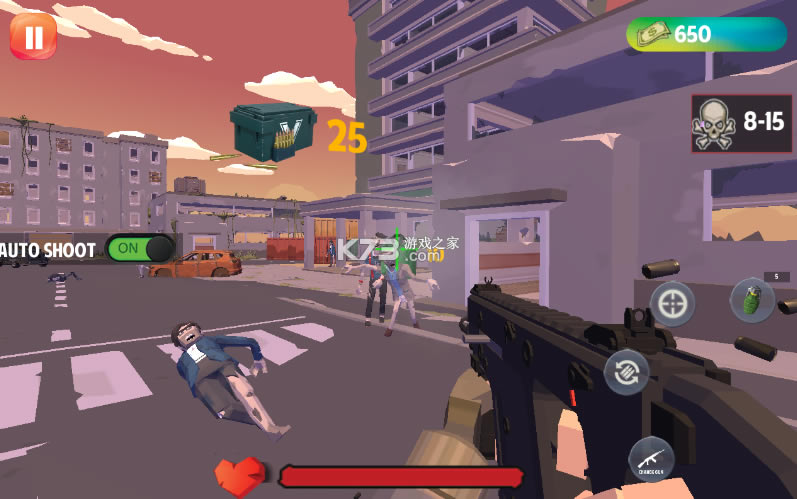Tap the cash balance counter
Viewport: 797px width, 499px height.
(x=706, y=34)
